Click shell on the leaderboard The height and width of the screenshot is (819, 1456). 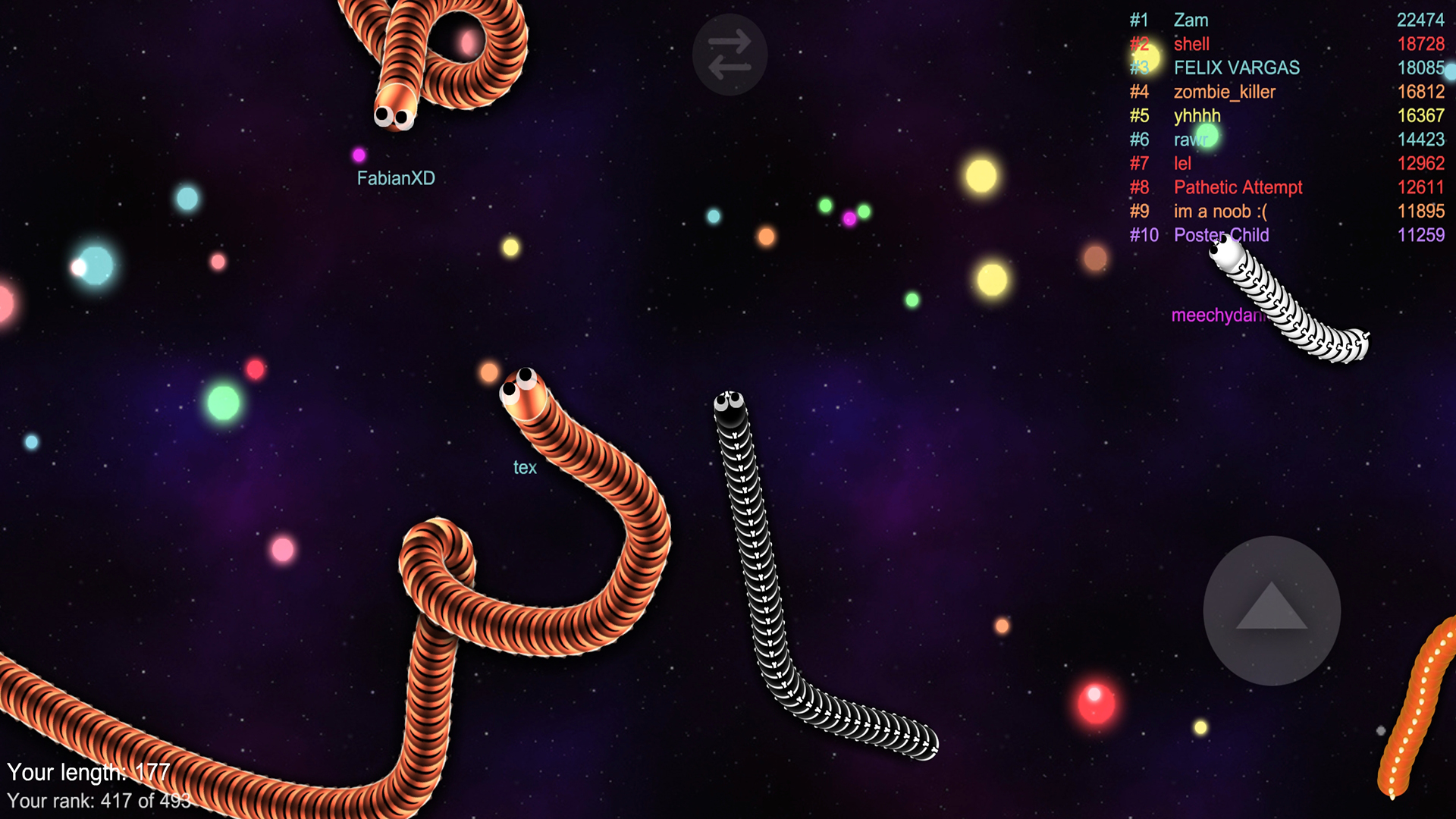point(1192,44)
